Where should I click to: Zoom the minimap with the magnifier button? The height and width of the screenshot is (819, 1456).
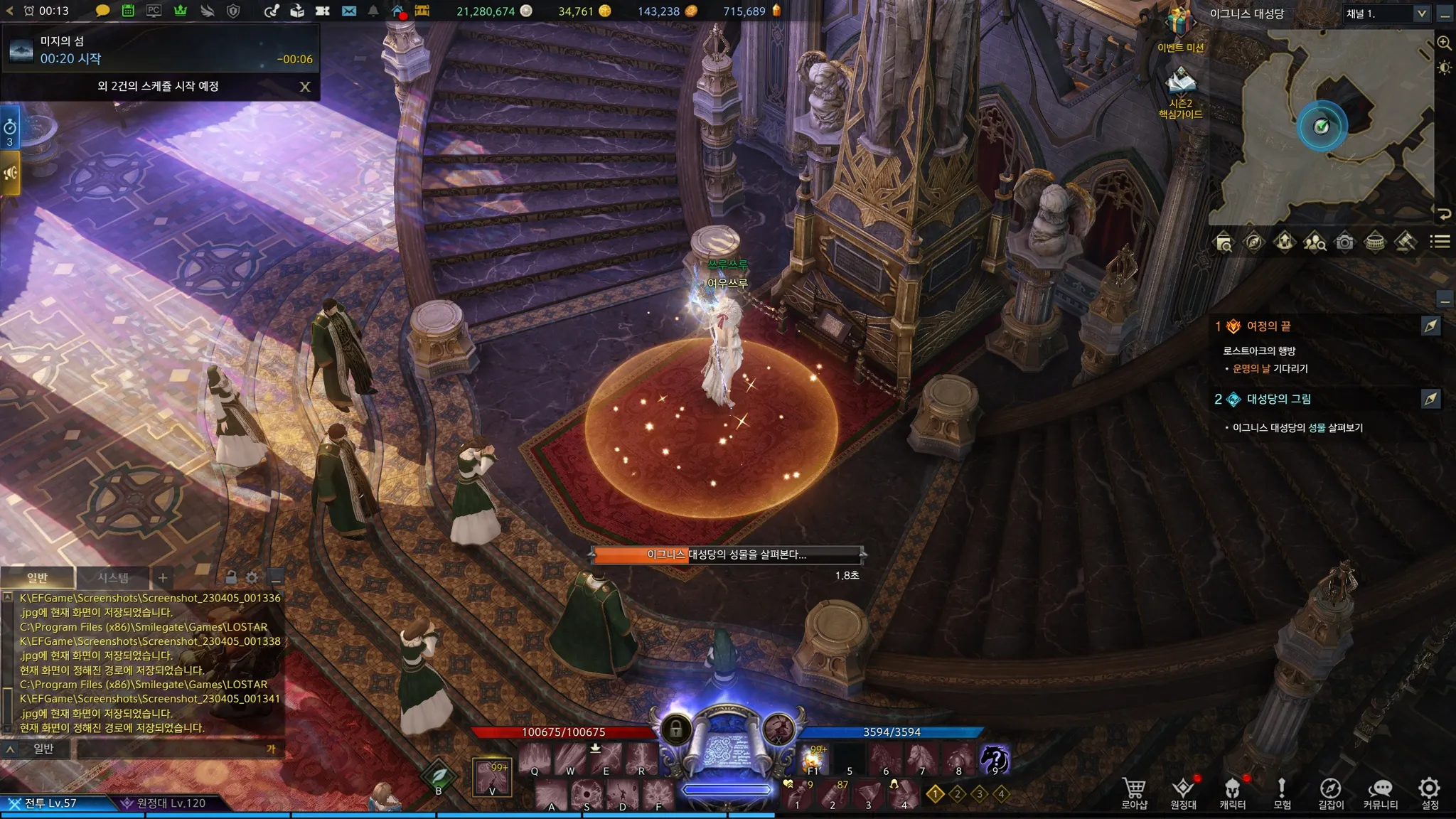click(1444, 43)
